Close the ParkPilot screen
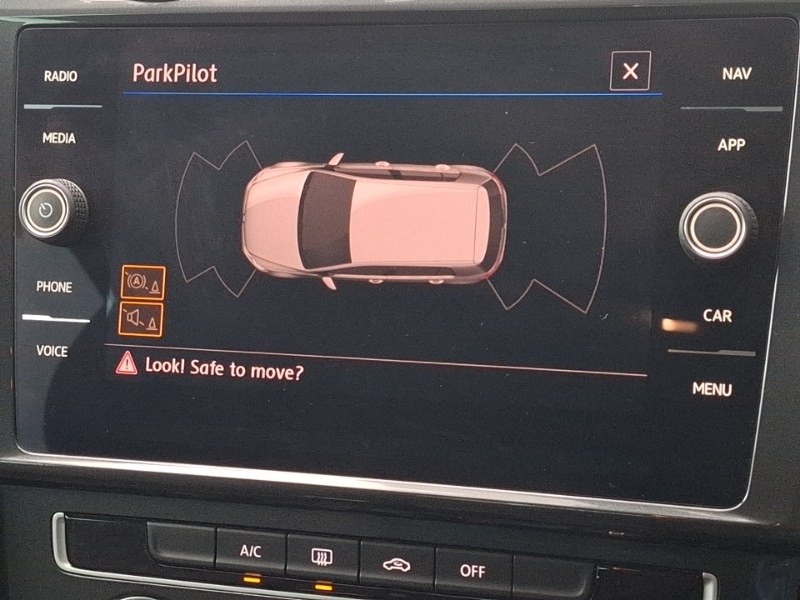Viewport: 800px width, 600px height. tap(630, 71)
